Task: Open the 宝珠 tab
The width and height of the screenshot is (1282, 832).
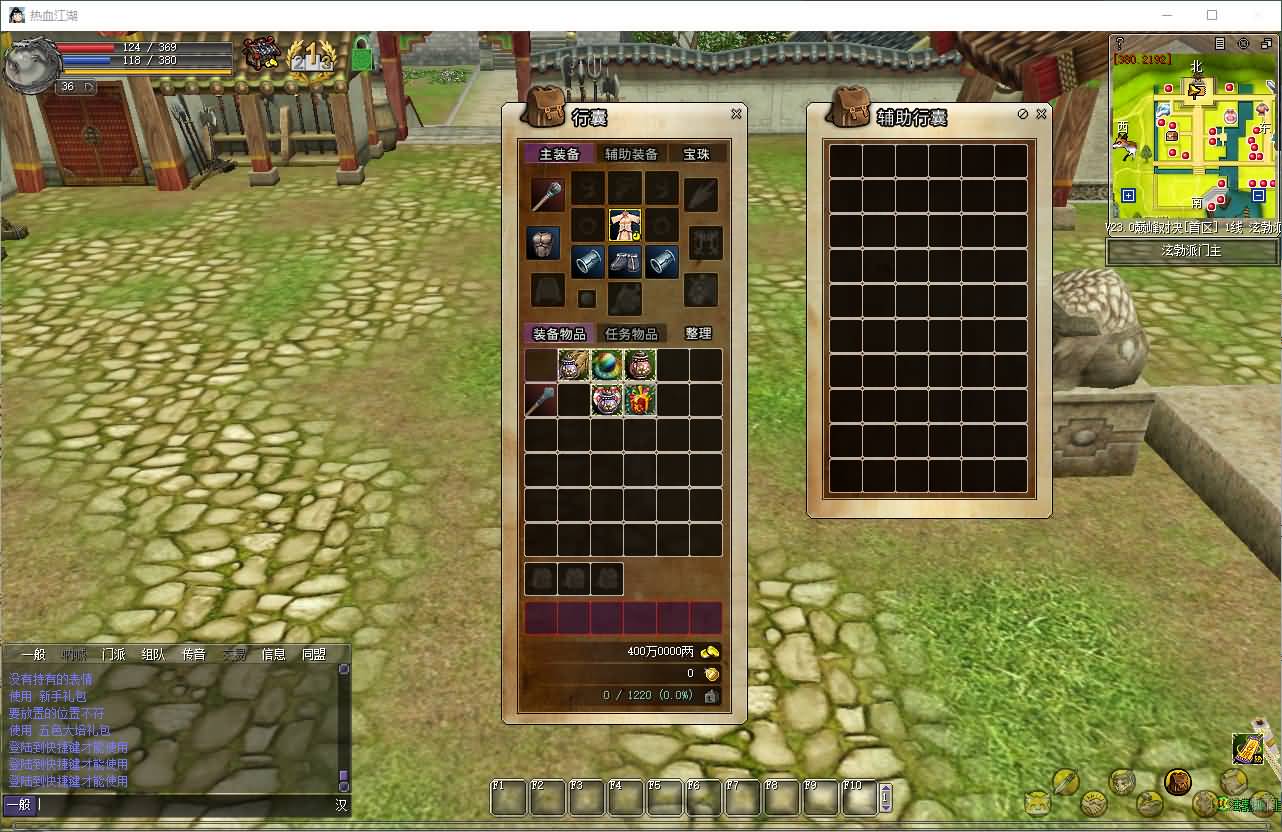Action: pyautogui.click(x=696, y=154)
